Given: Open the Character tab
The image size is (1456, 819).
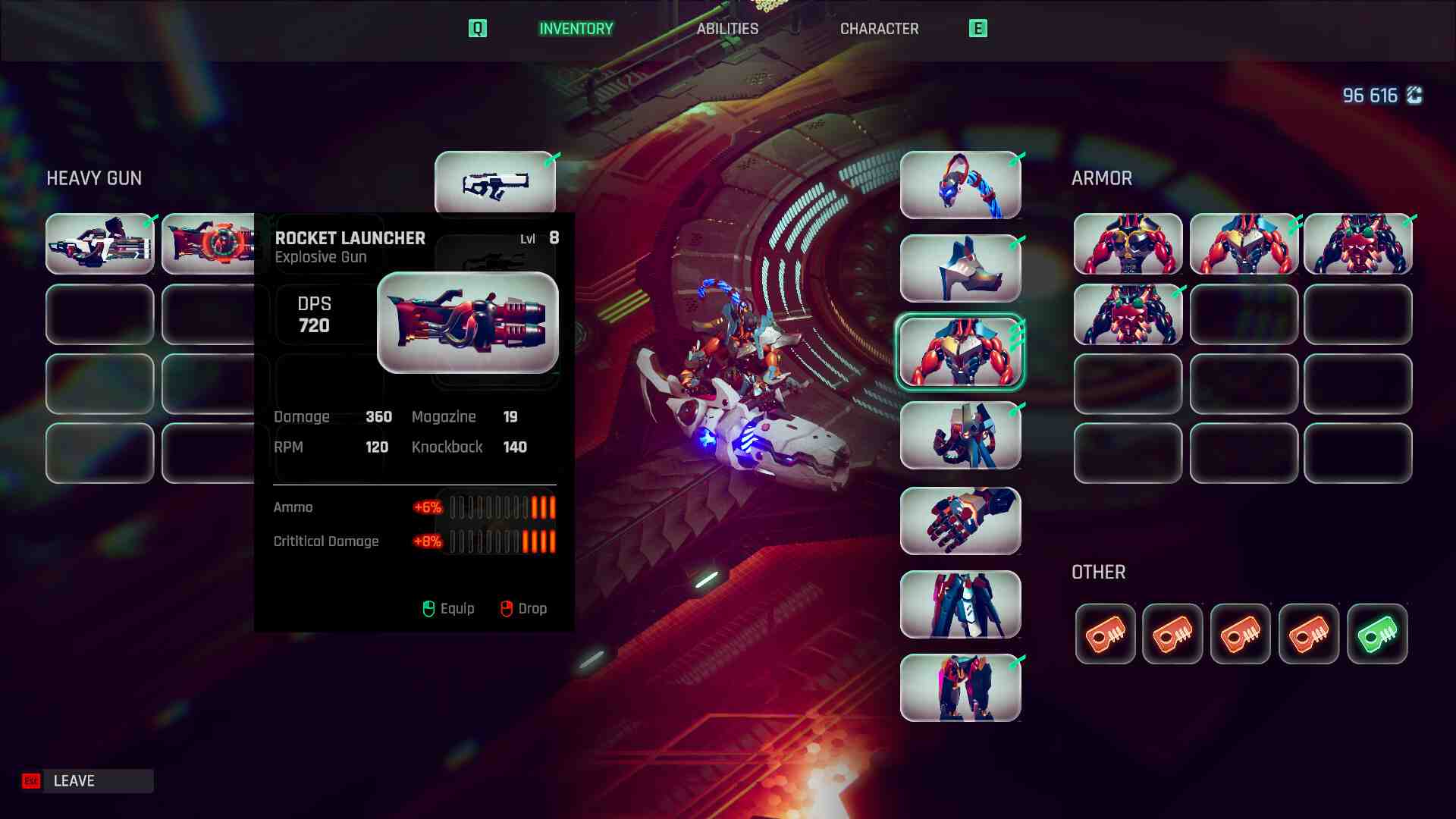Looking at the screenshot, I should pos(879,29).
